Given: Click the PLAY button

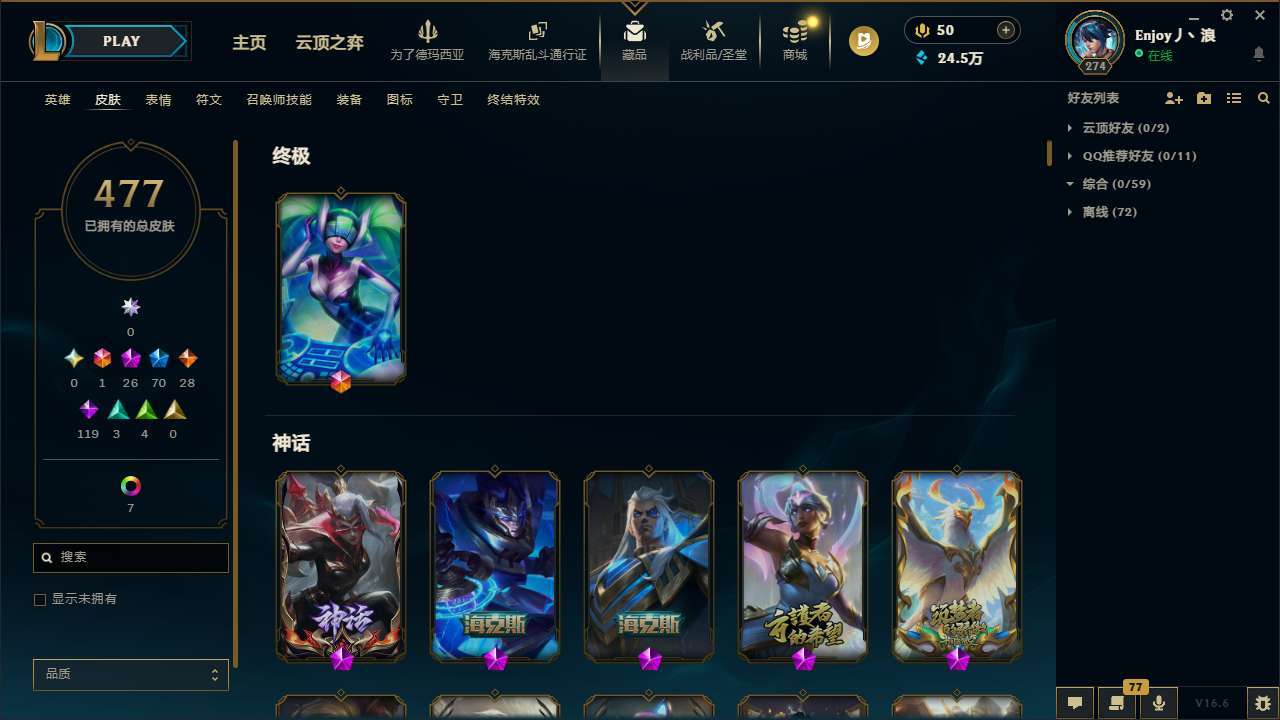Looking at the screenshot, I should (x=121, y=41).
